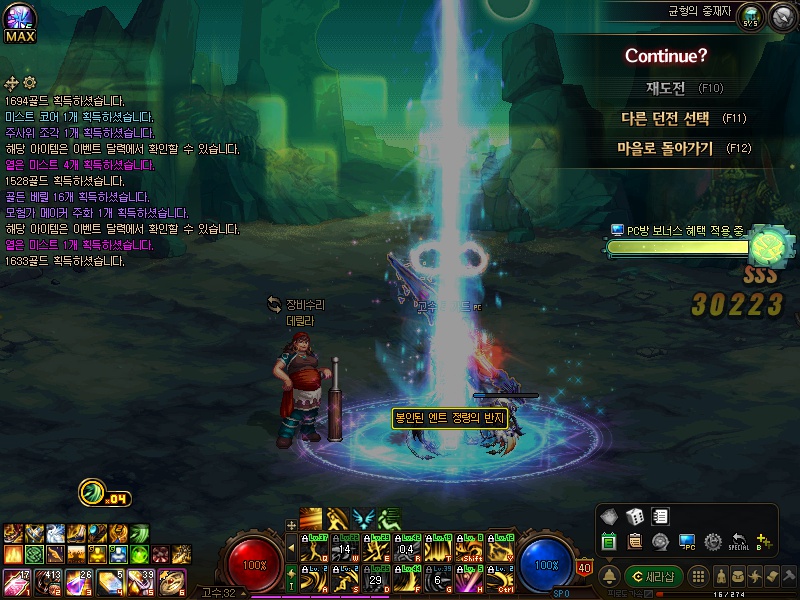Image resolution: width=800 pixels, height=600 pixels.
Task: Open the green calendar event icon
Action: 608,542
